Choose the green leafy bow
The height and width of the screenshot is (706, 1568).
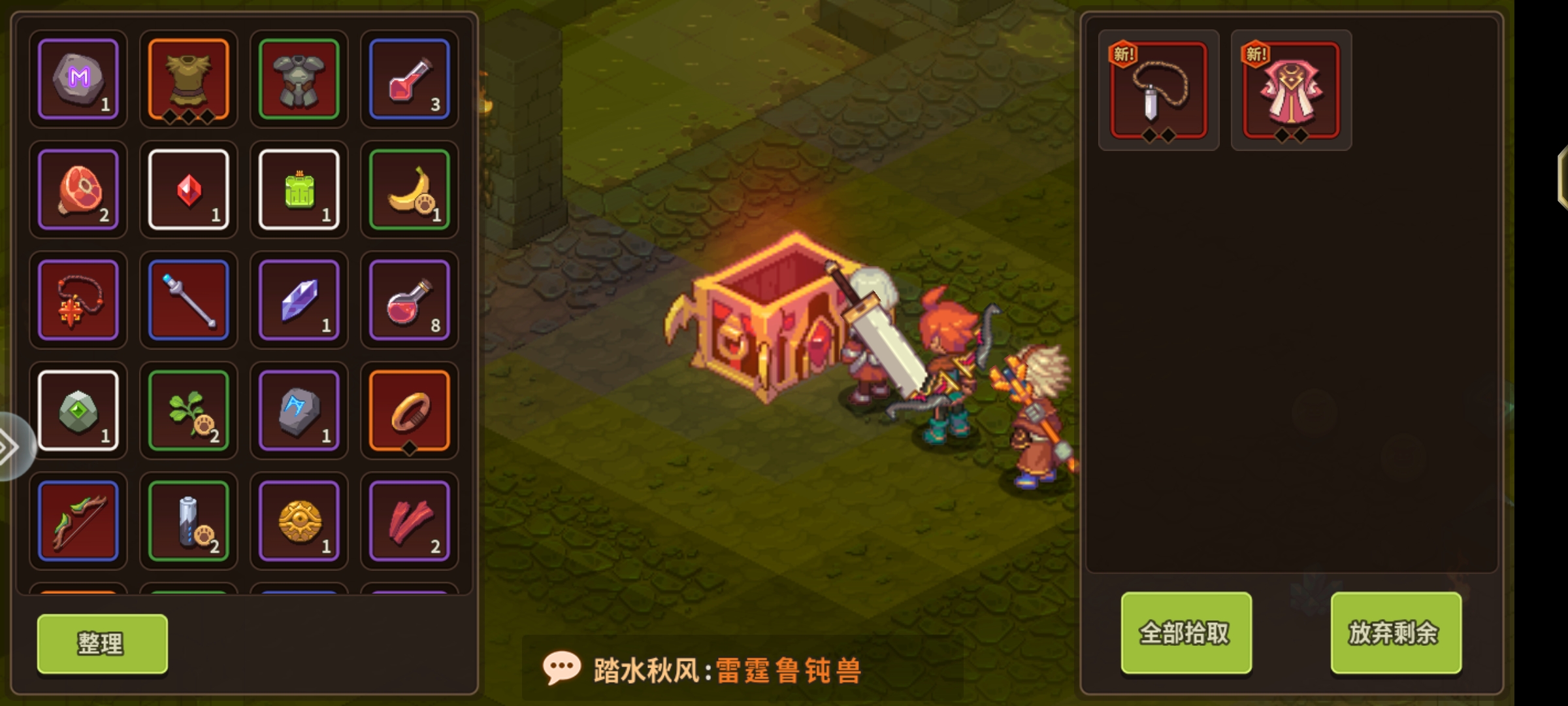coord(78,521)
